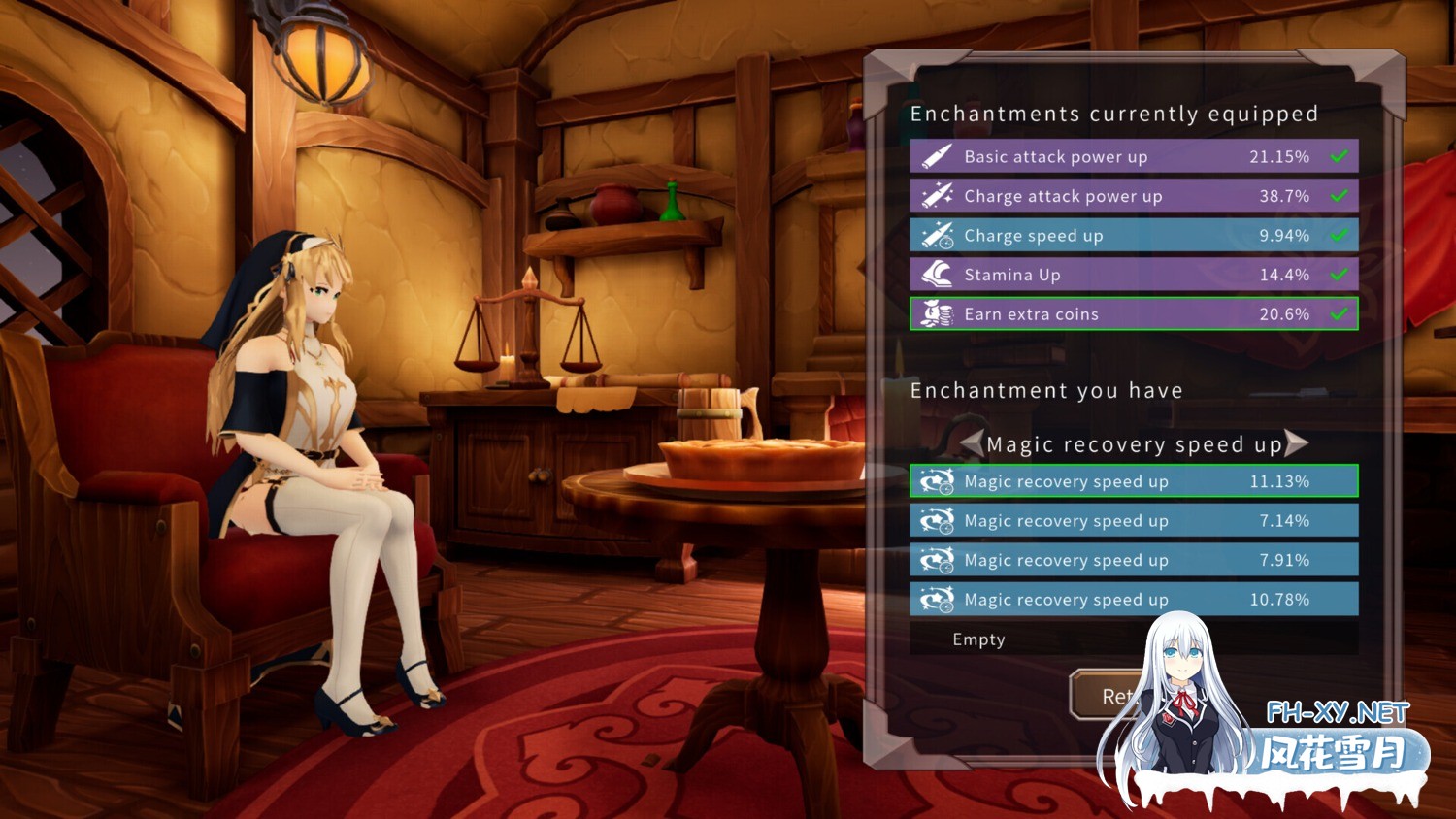Select the Basic attack power up enchantment

click(1133, 156)
